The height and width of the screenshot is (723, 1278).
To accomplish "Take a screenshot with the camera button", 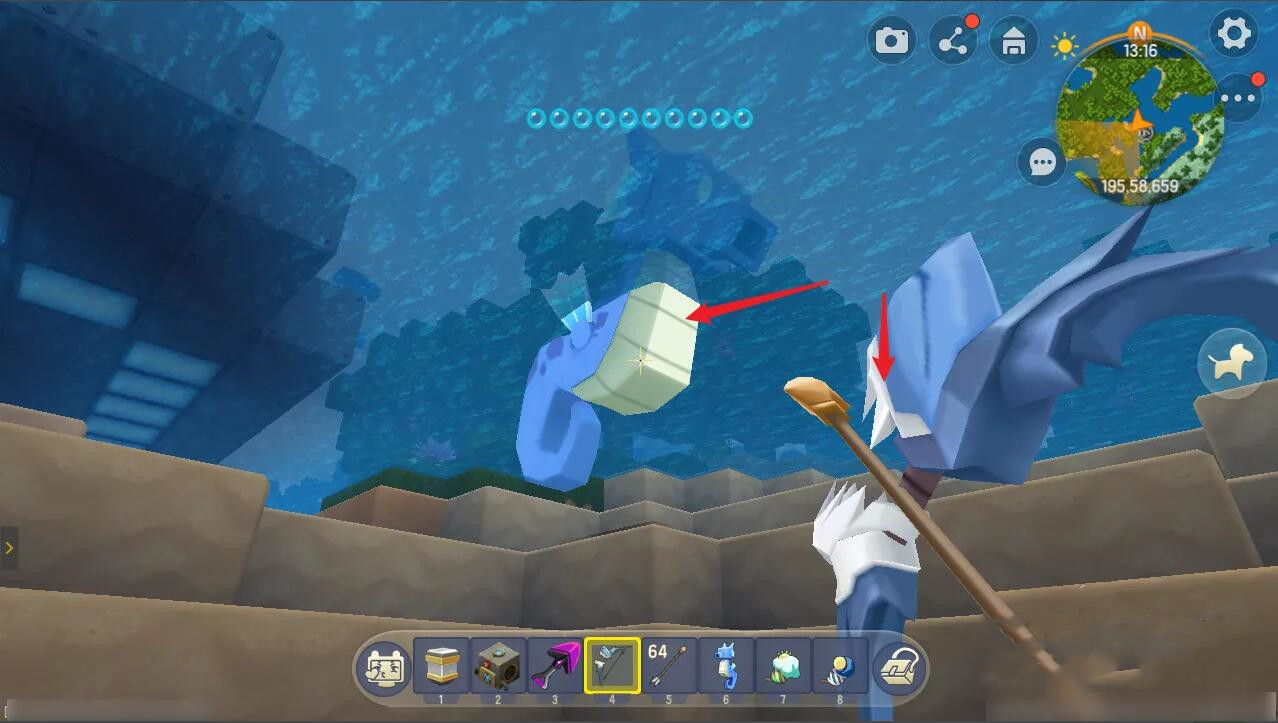I will point(891,41).
